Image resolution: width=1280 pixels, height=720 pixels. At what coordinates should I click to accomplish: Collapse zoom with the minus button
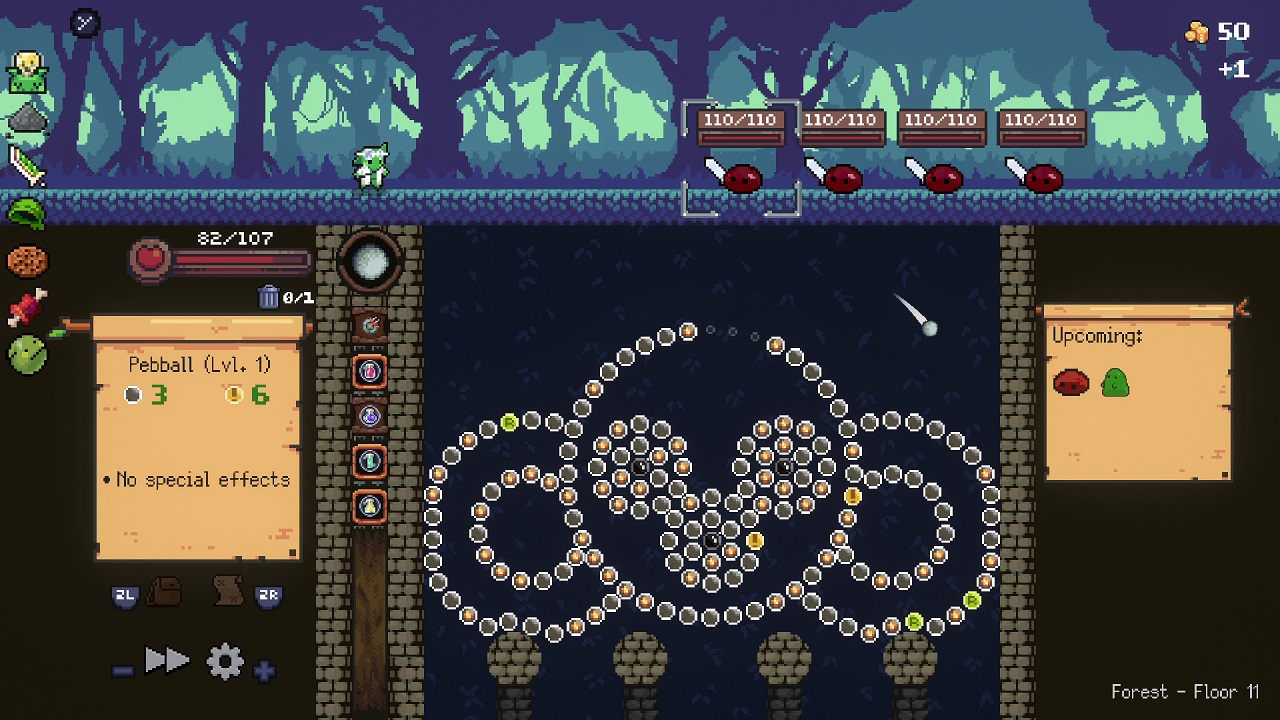[x=122, y=670]
